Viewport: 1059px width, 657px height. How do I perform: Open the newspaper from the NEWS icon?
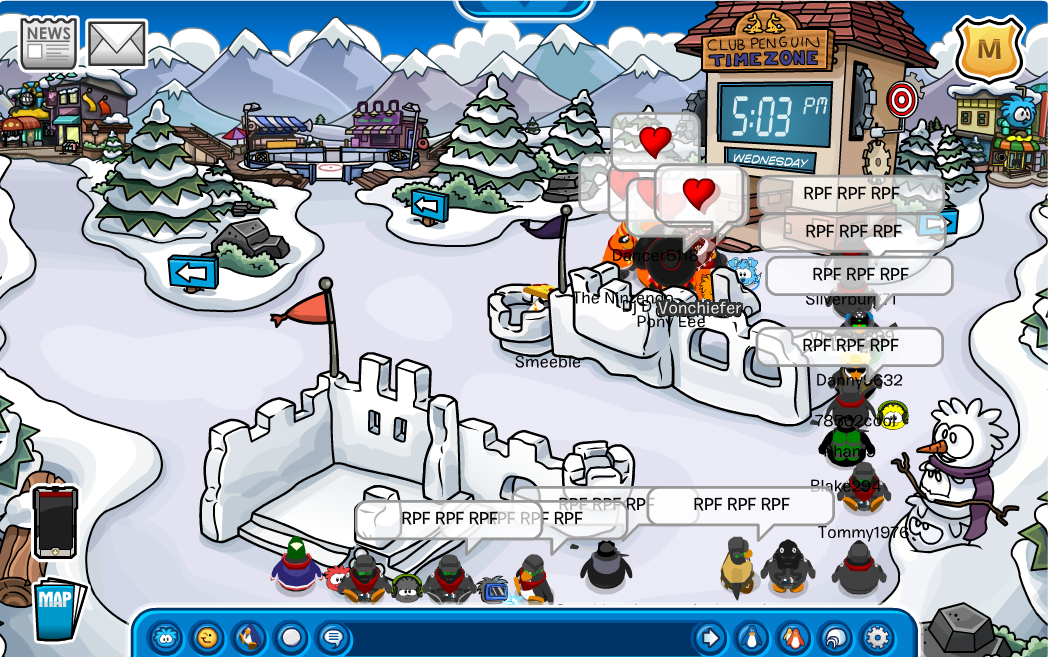[48, 43]
